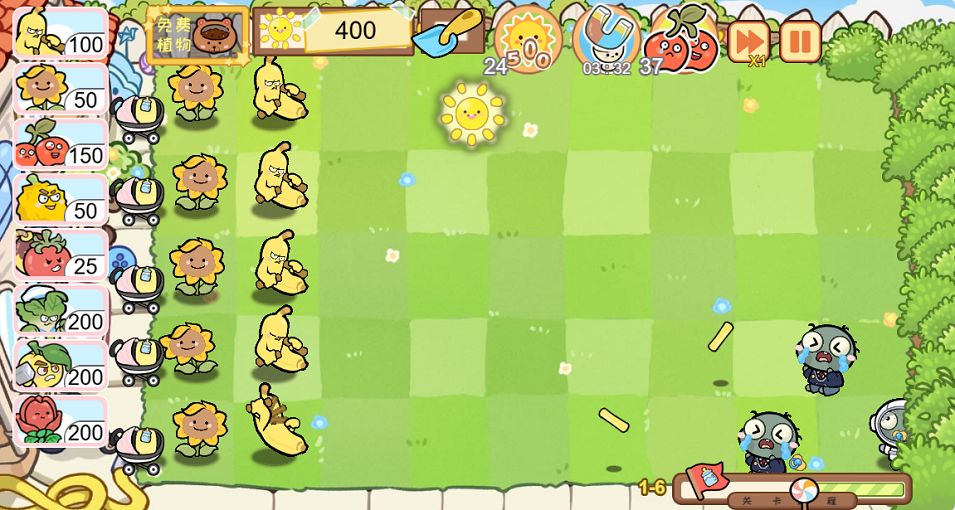Choose the sunflower seed card
This screenshot has height=510, width=955.
coord(60,89)
